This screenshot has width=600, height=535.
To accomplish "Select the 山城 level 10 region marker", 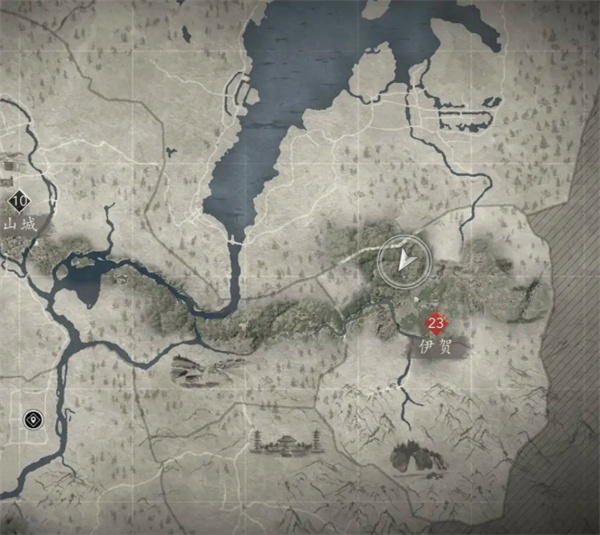I will (20, 200).
